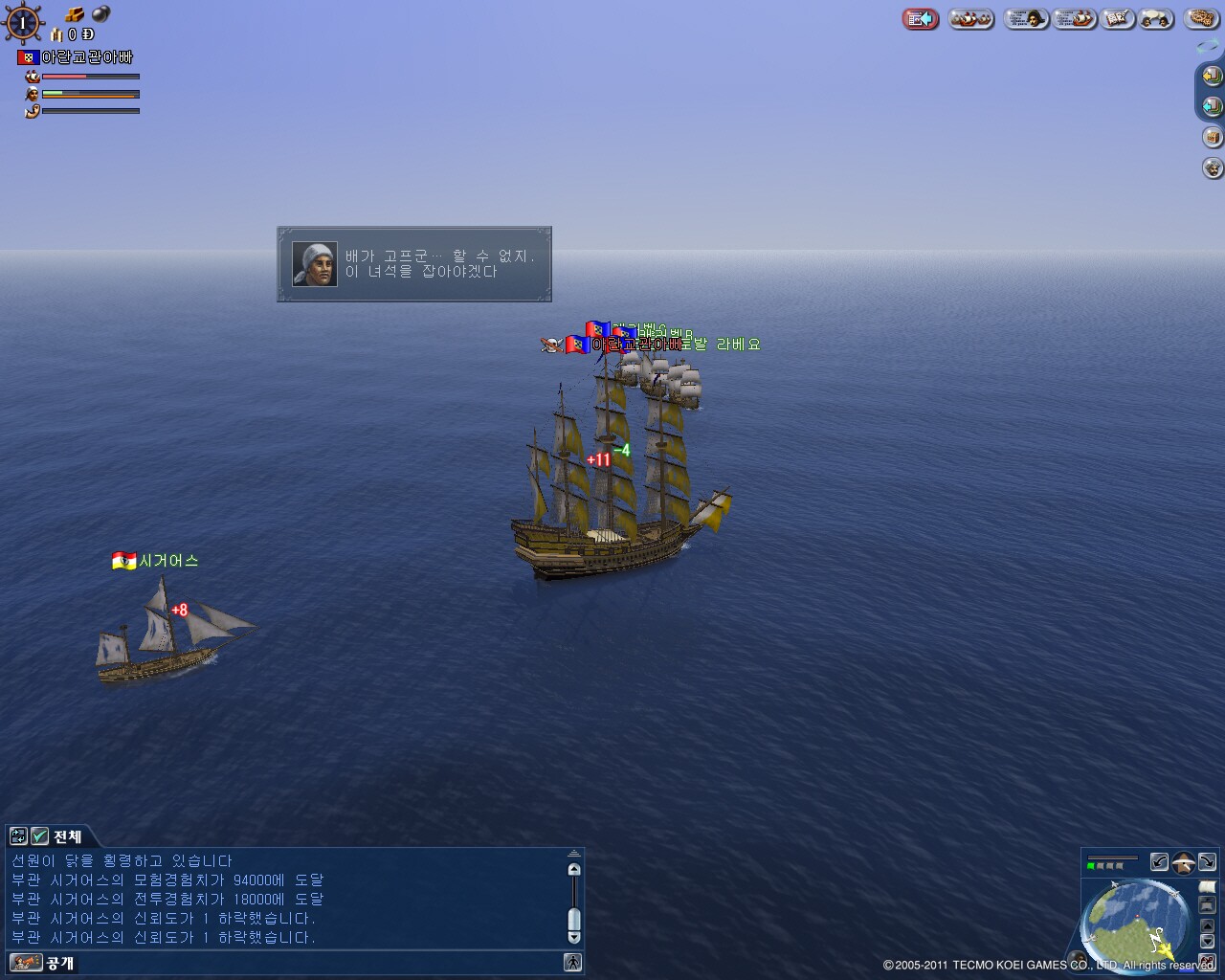
Task: Open the captain portrait character info
Action: tap(1026, 19)
